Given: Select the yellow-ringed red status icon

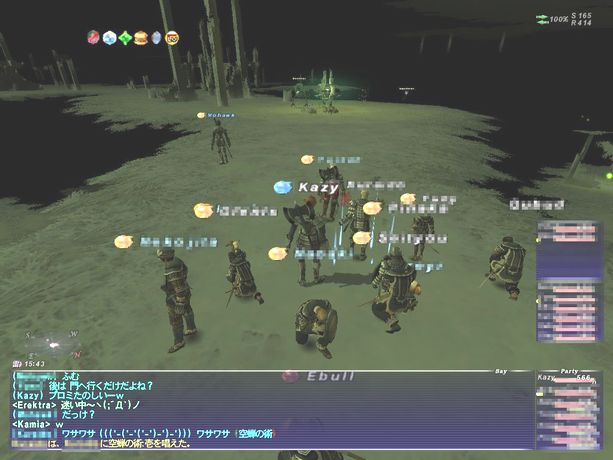Looking at the screenshot, I should point(172,38).
